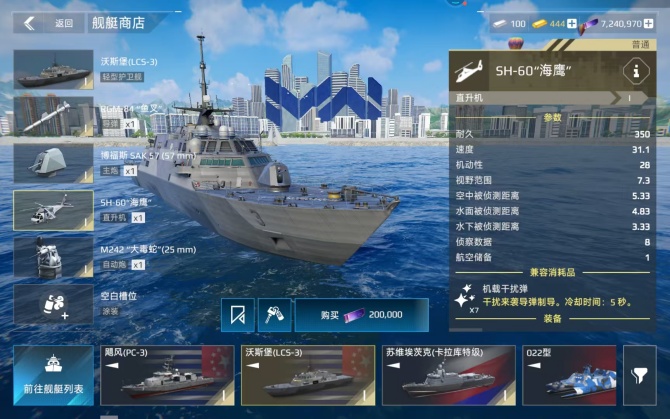Go to the ship list via 前往舰艇列表
670x419 pixels.
click(x=54, y=375)
